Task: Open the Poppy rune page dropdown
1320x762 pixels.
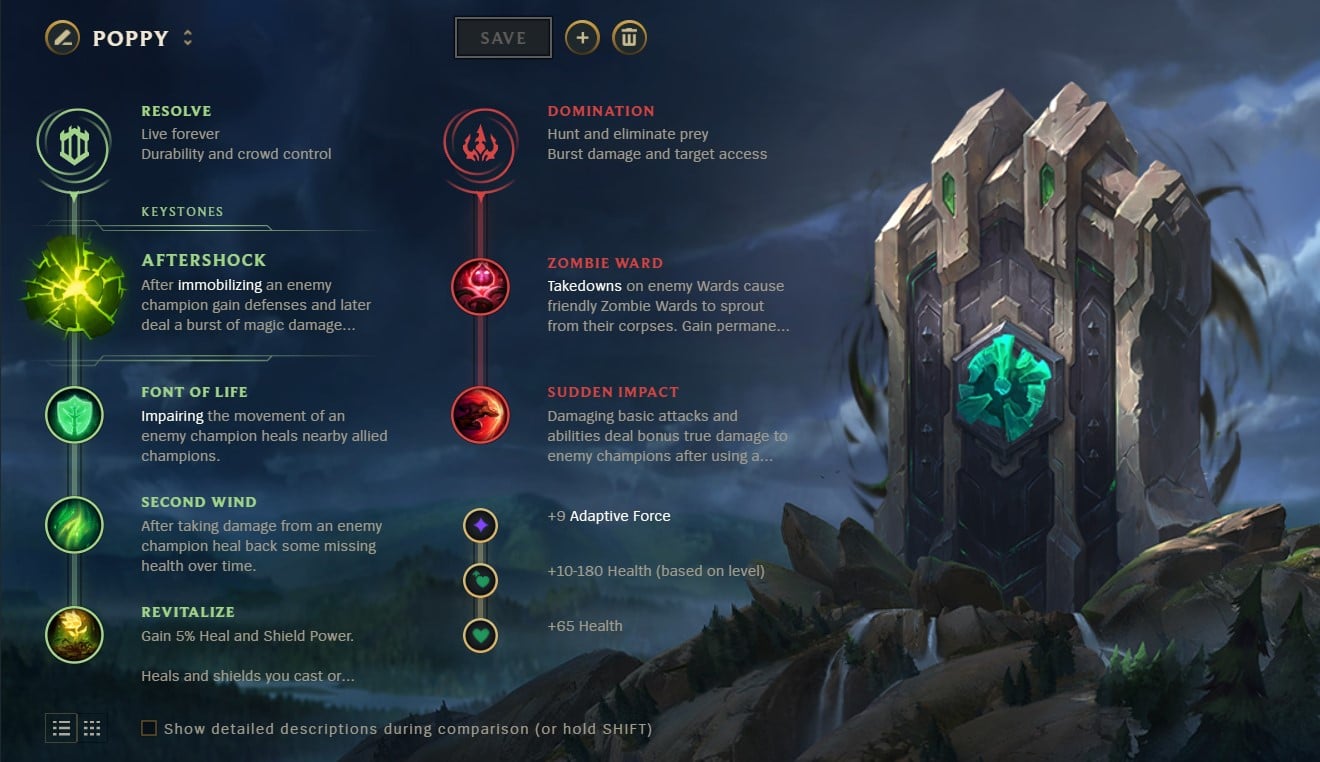Action: coord(187,38)
